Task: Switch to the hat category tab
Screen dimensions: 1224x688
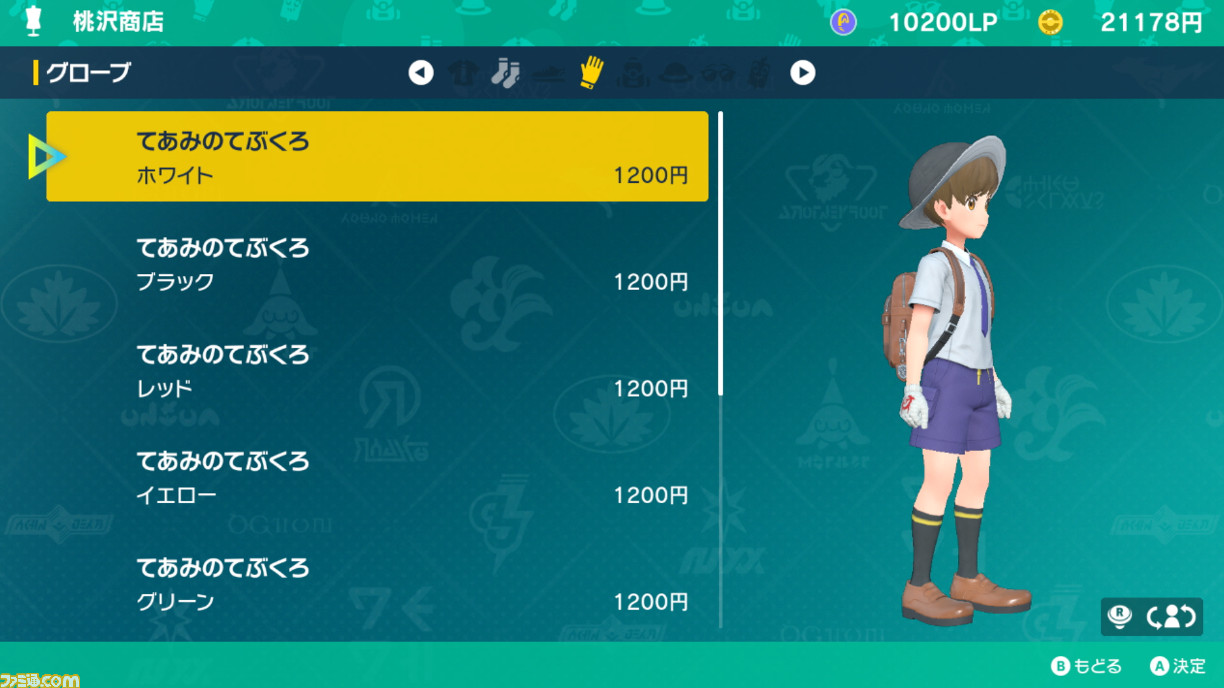Action: coord(677,73)
